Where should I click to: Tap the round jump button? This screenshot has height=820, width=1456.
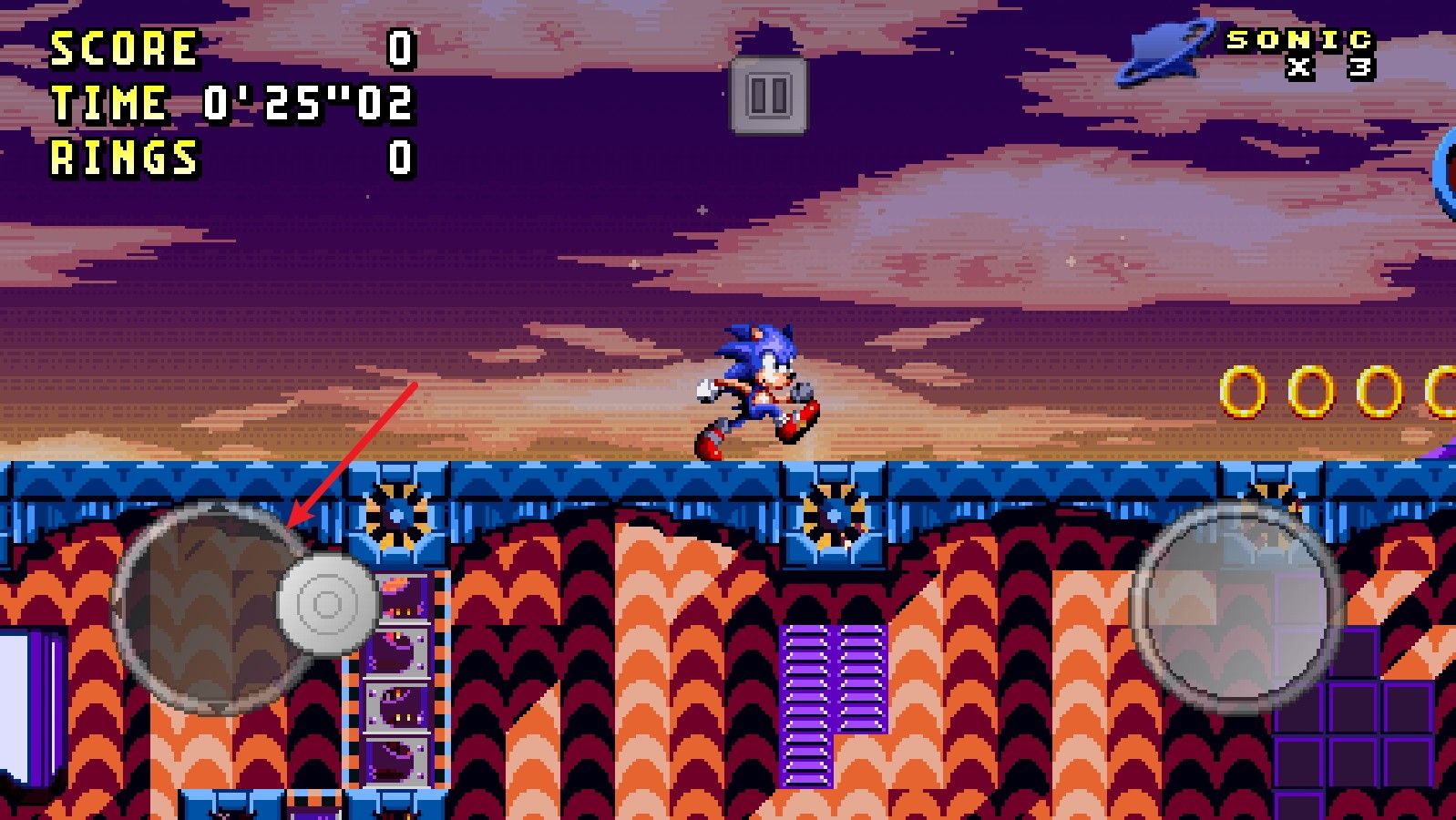pos(1236,606)
